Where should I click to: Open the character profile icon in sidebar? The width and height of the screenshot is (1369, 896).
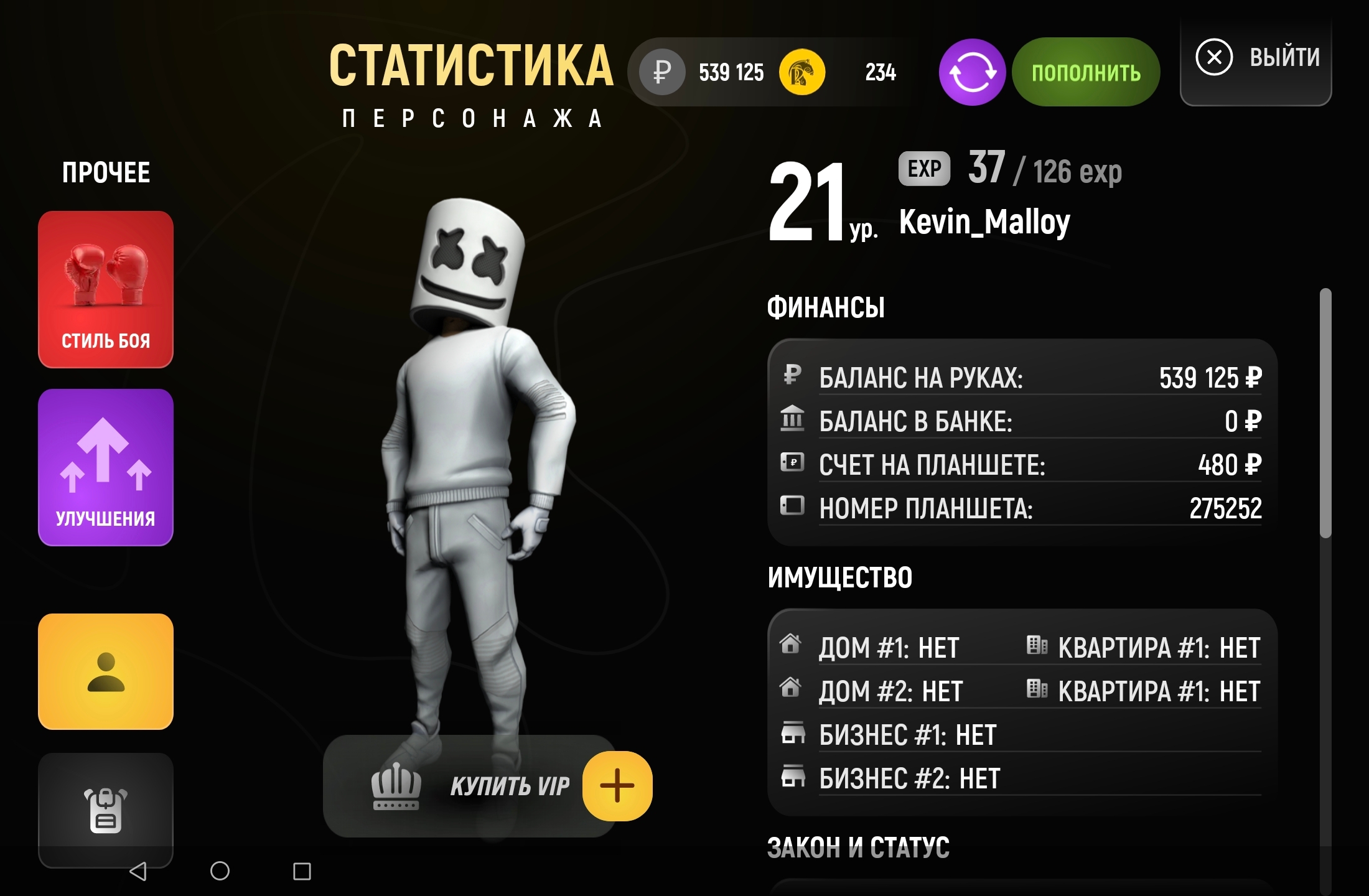105,672
